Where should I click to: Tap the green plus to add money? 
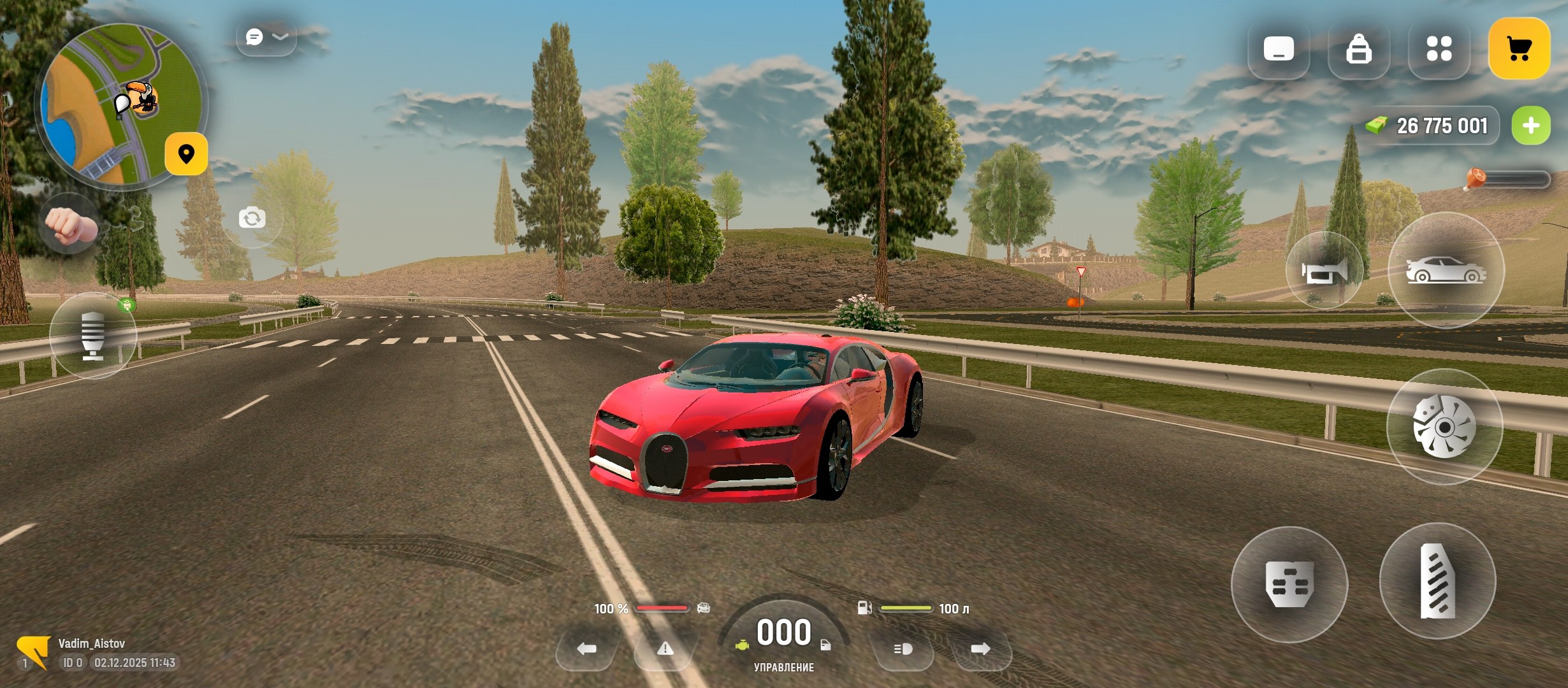click(x=1530, y=125)
